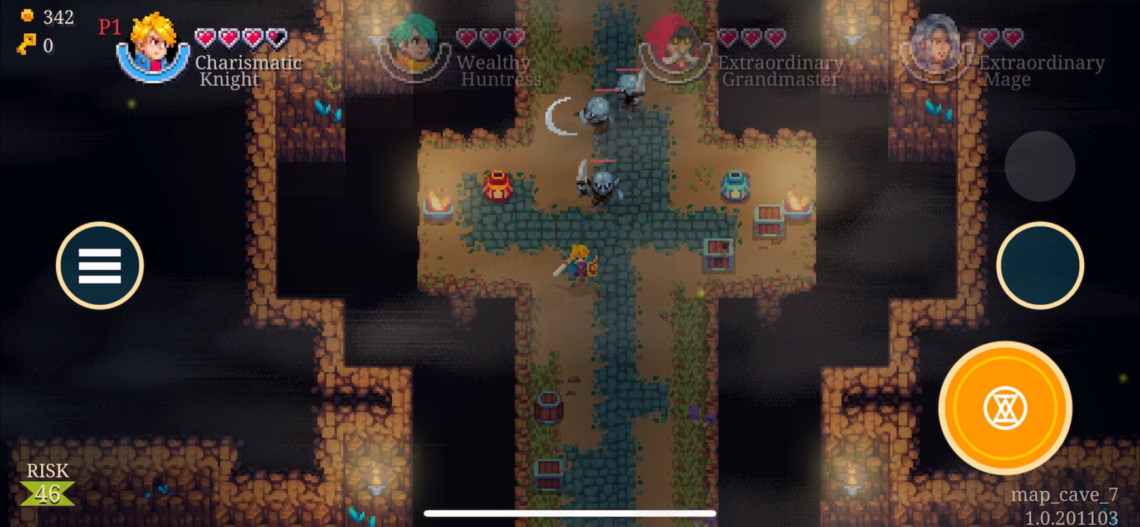Viewport: 1140px width, 527px height.
Task: Select the Charismatic Knight portrait
Action: pyautogui.click(x=153, y=47)
